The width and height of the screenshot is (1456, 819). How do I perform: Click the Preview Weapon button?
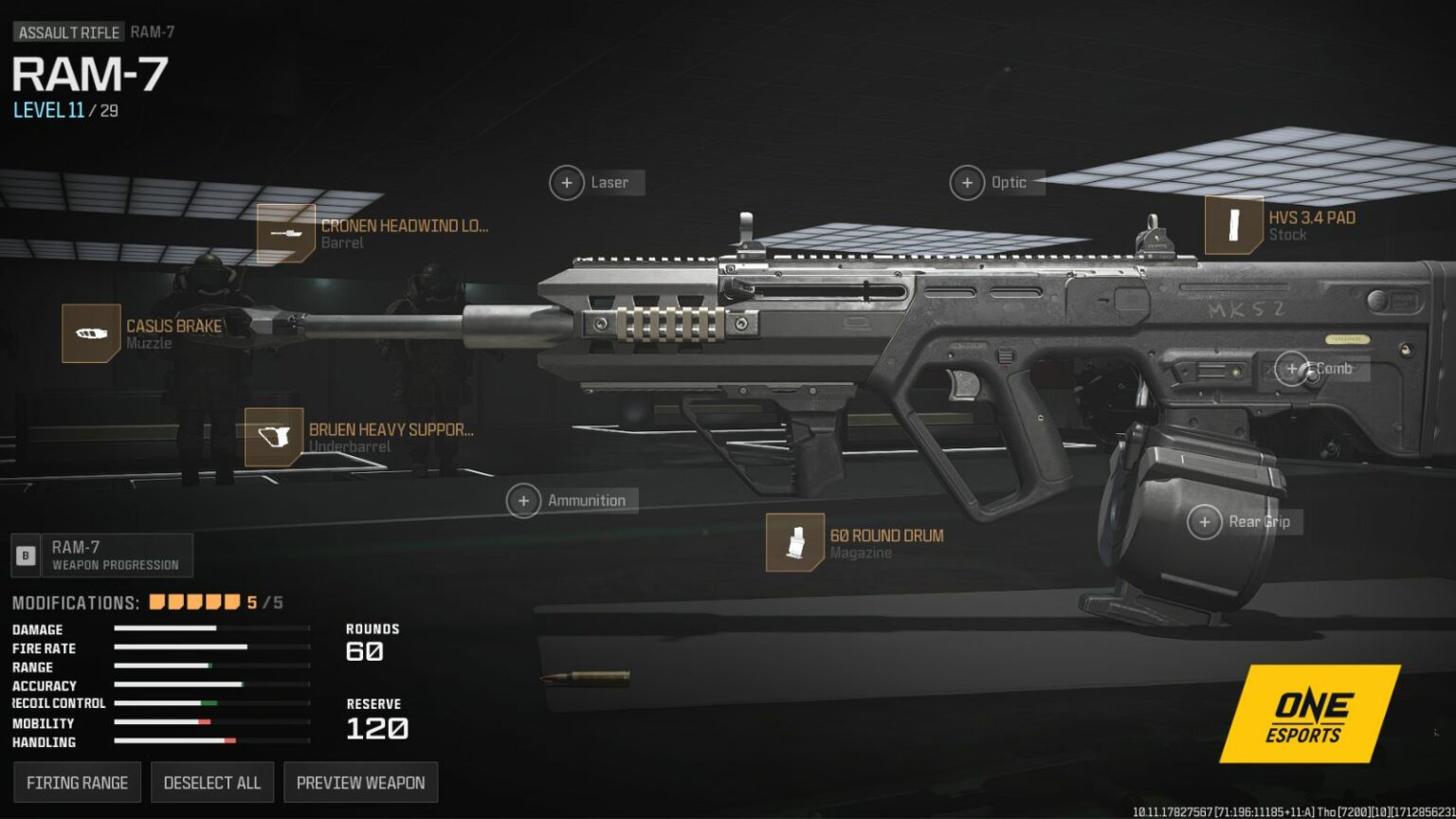click(360, 783)
